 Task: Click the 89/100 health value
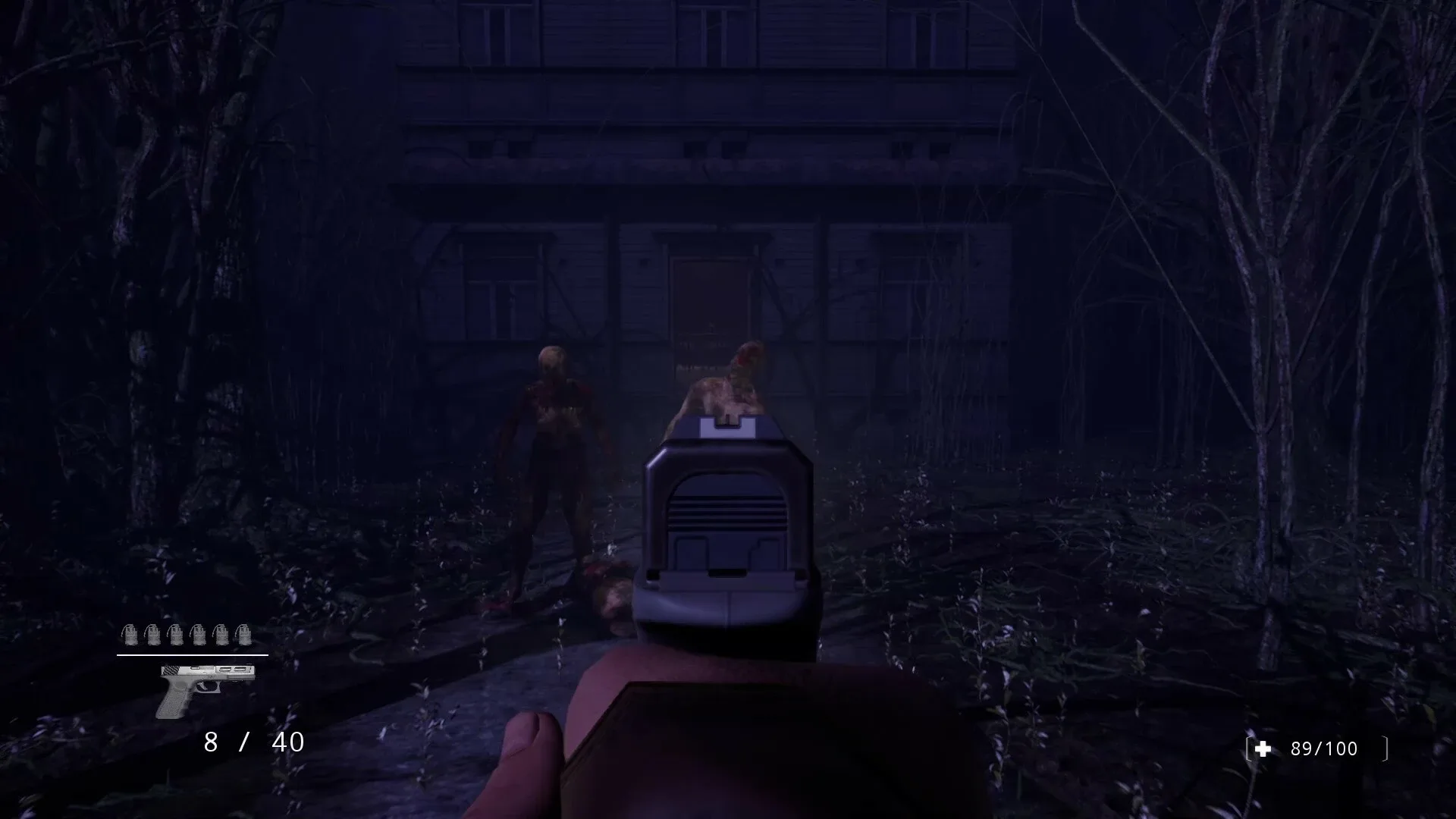pos(1323,749)
